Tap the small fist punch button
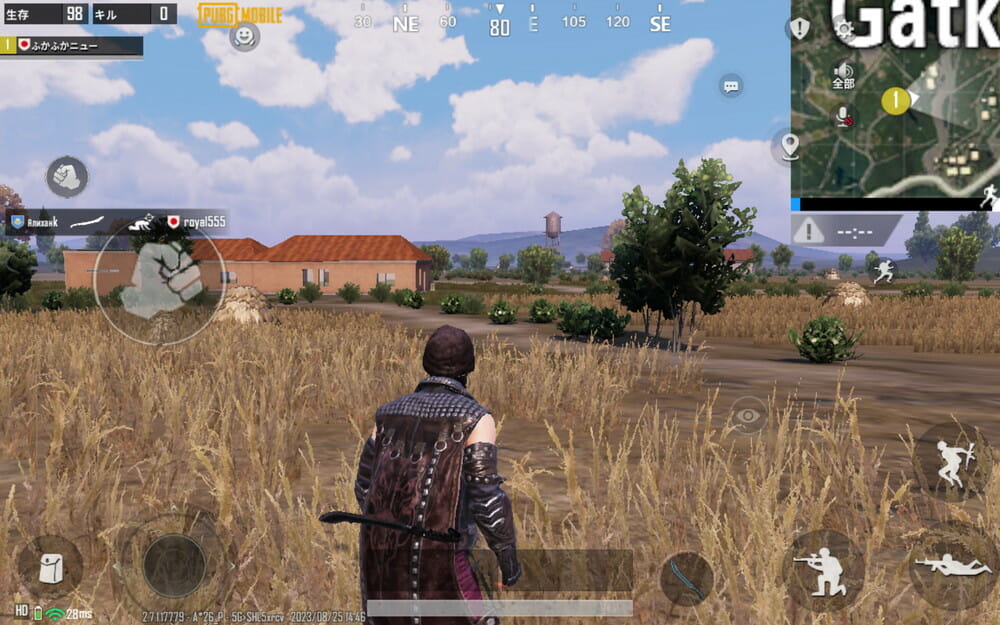The height and width of the screenshot is (625, 1000). tap(67, 177)
